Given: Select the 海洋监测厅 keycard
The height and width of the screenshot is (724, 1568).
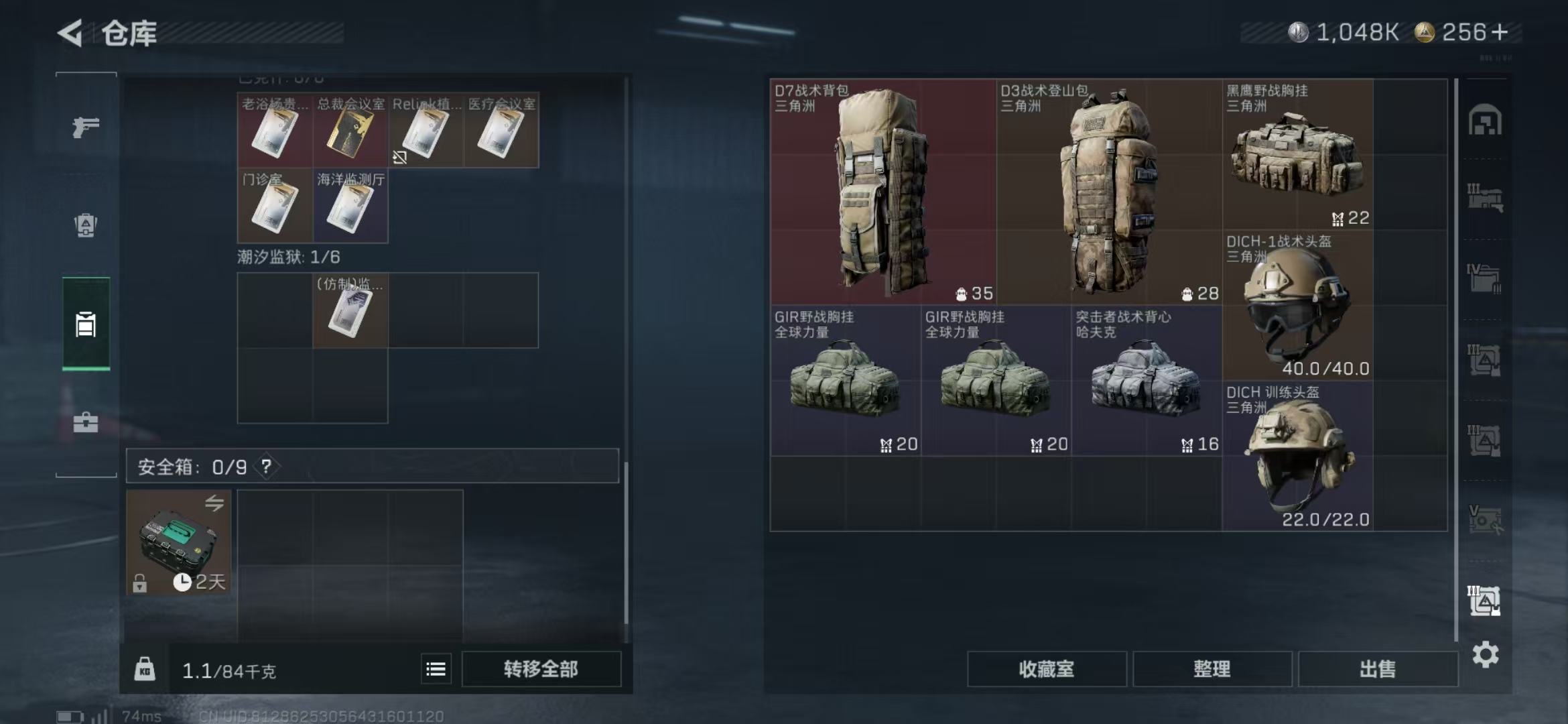Looking at the screenshot, I should (x=350, y=206).
